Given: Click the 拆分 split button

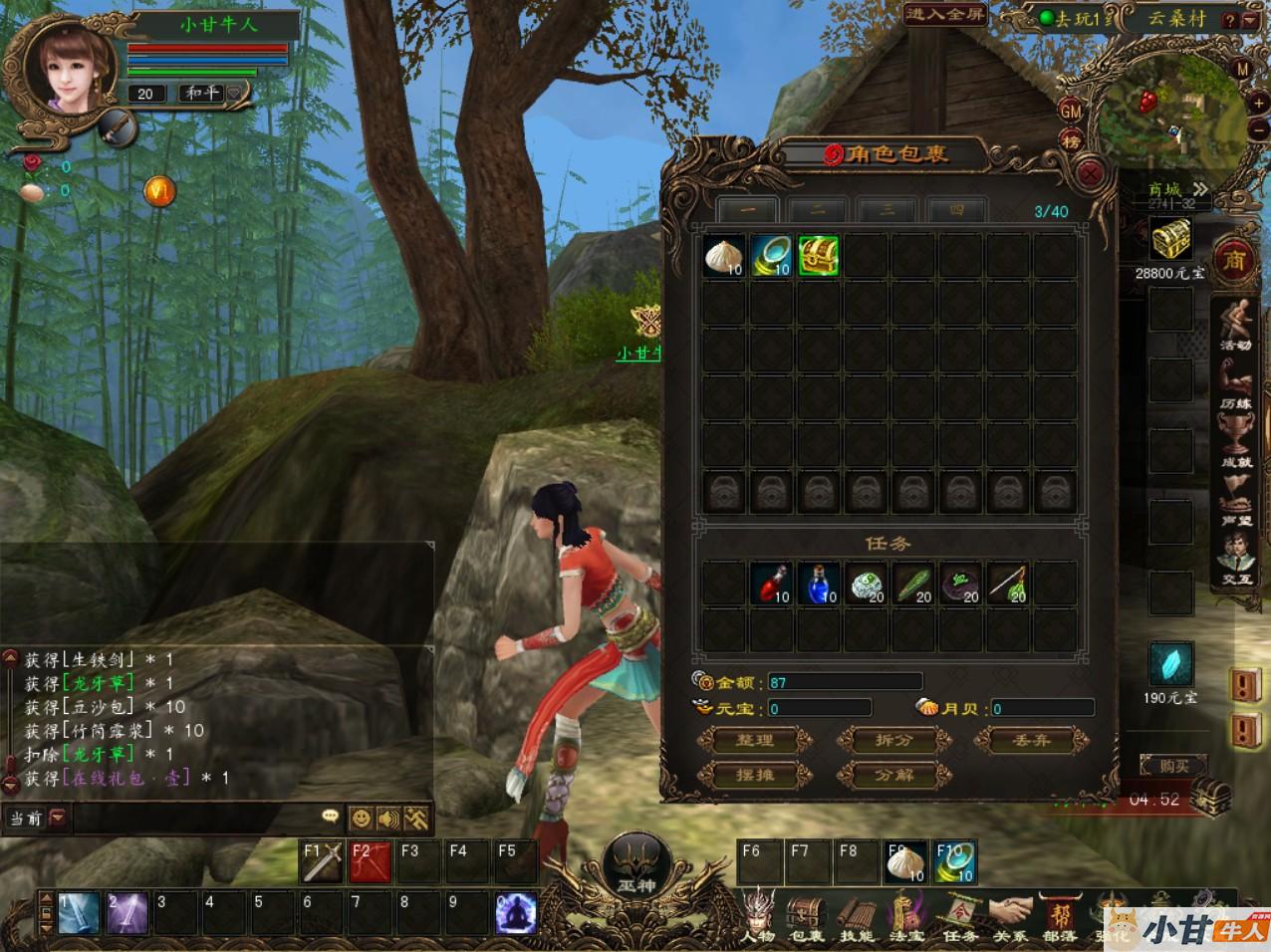Looking at the screenshot, I should pyautogui.click(x=892, y=740).
